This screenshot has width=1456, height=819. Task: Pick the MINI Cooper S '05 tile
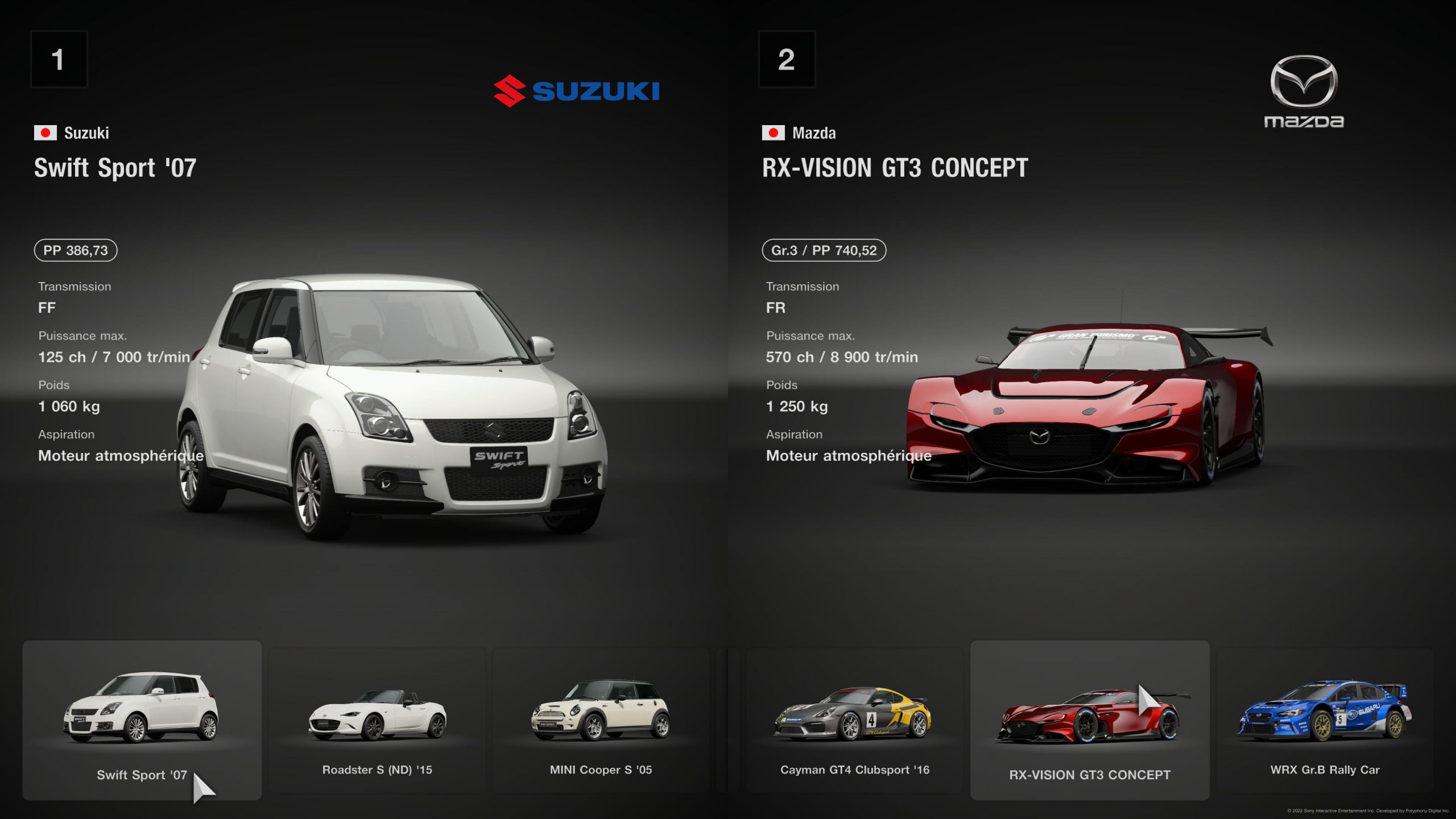(601, 720)
